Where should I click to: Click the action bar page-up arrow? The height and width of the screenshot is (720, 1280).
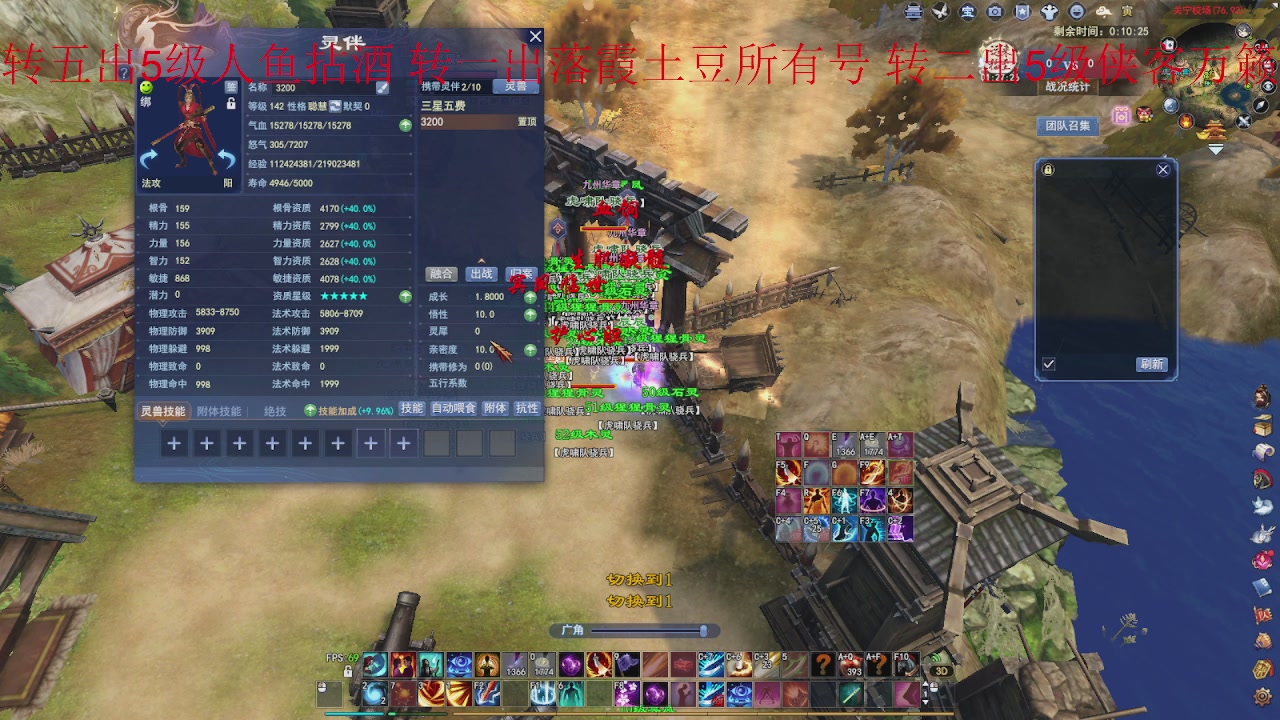point(926,684)
